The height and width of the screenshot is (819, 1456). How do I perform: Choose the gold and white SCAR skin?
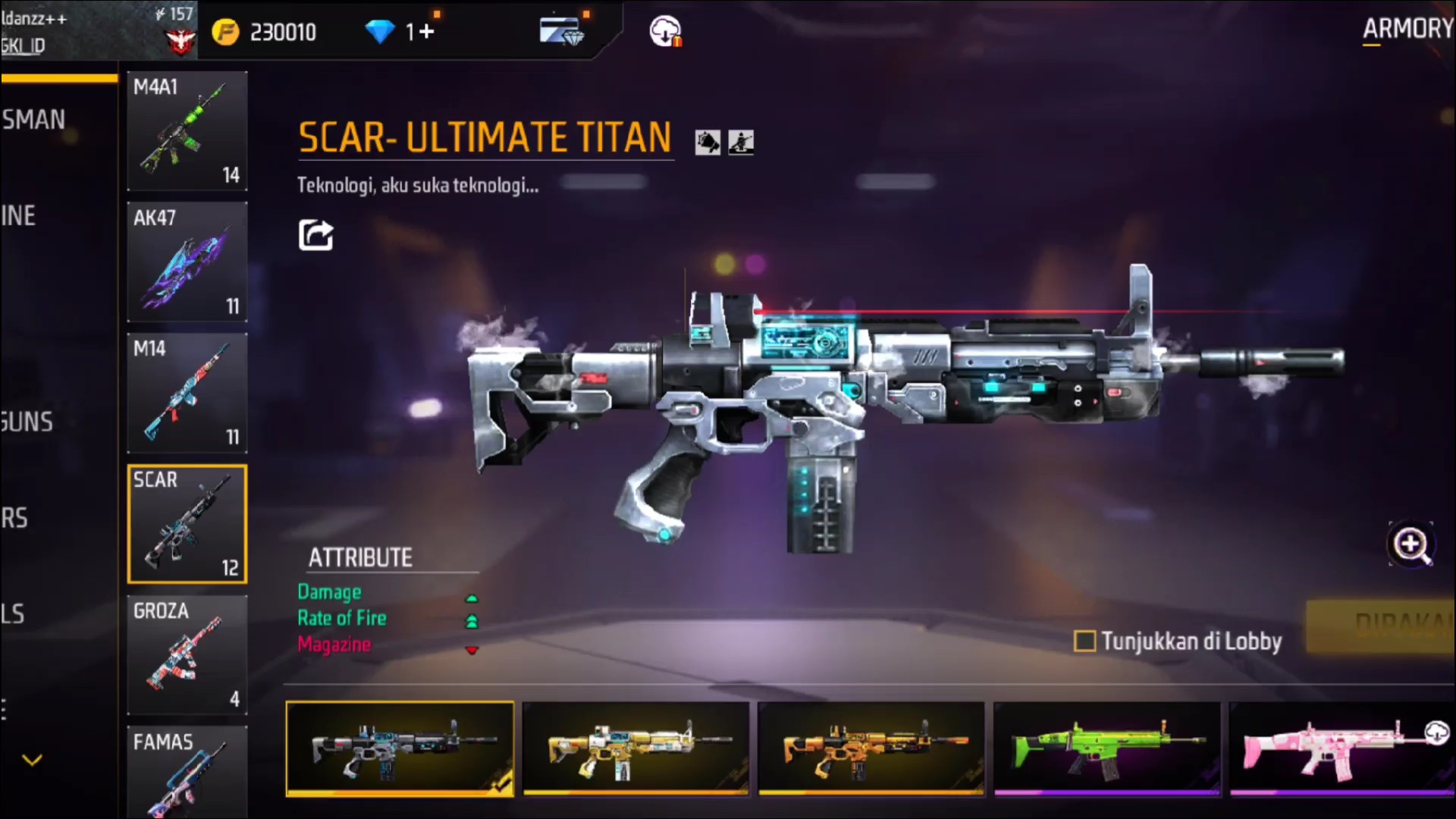[635, 748]
